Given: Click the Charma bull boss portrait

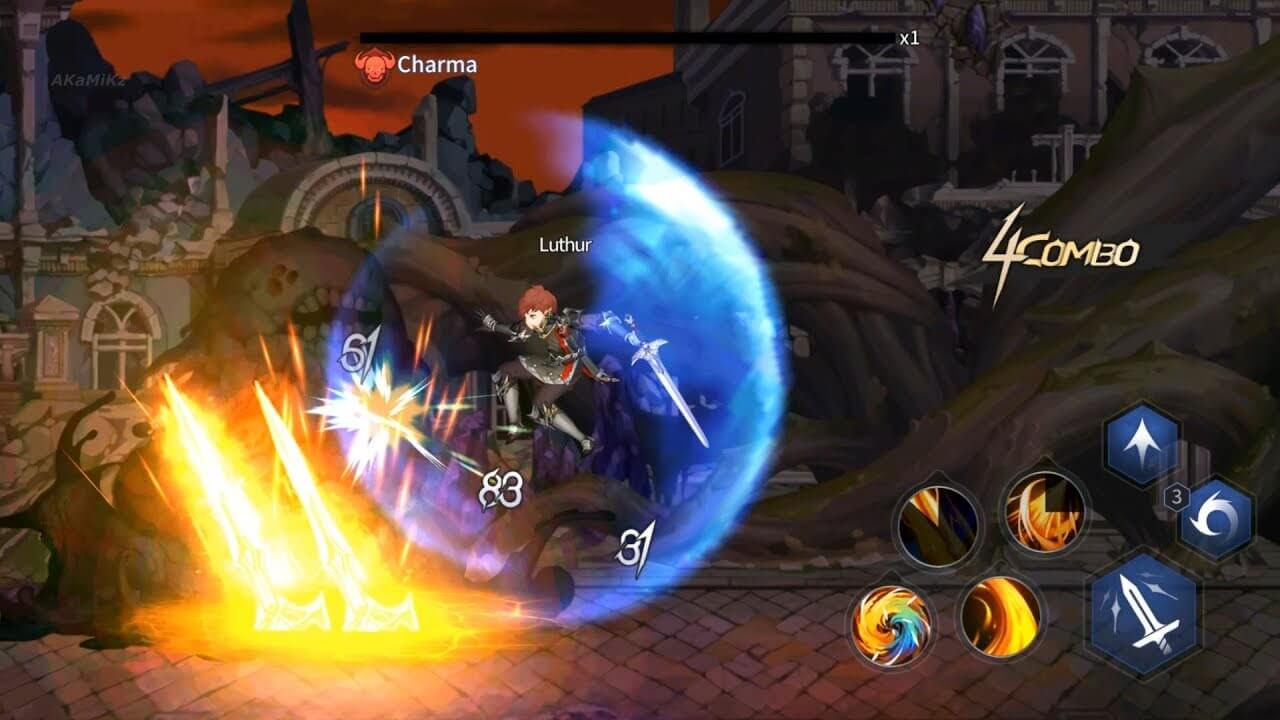Looking at the screenshot, I should tap(374, 63).
